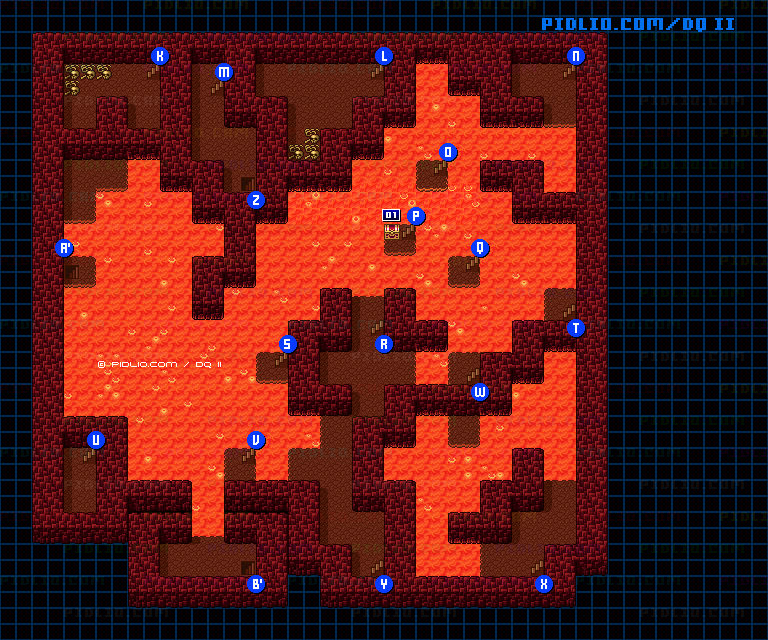Choose the V map marker
This screenshot has height=640, width=768.
point(256,440)
